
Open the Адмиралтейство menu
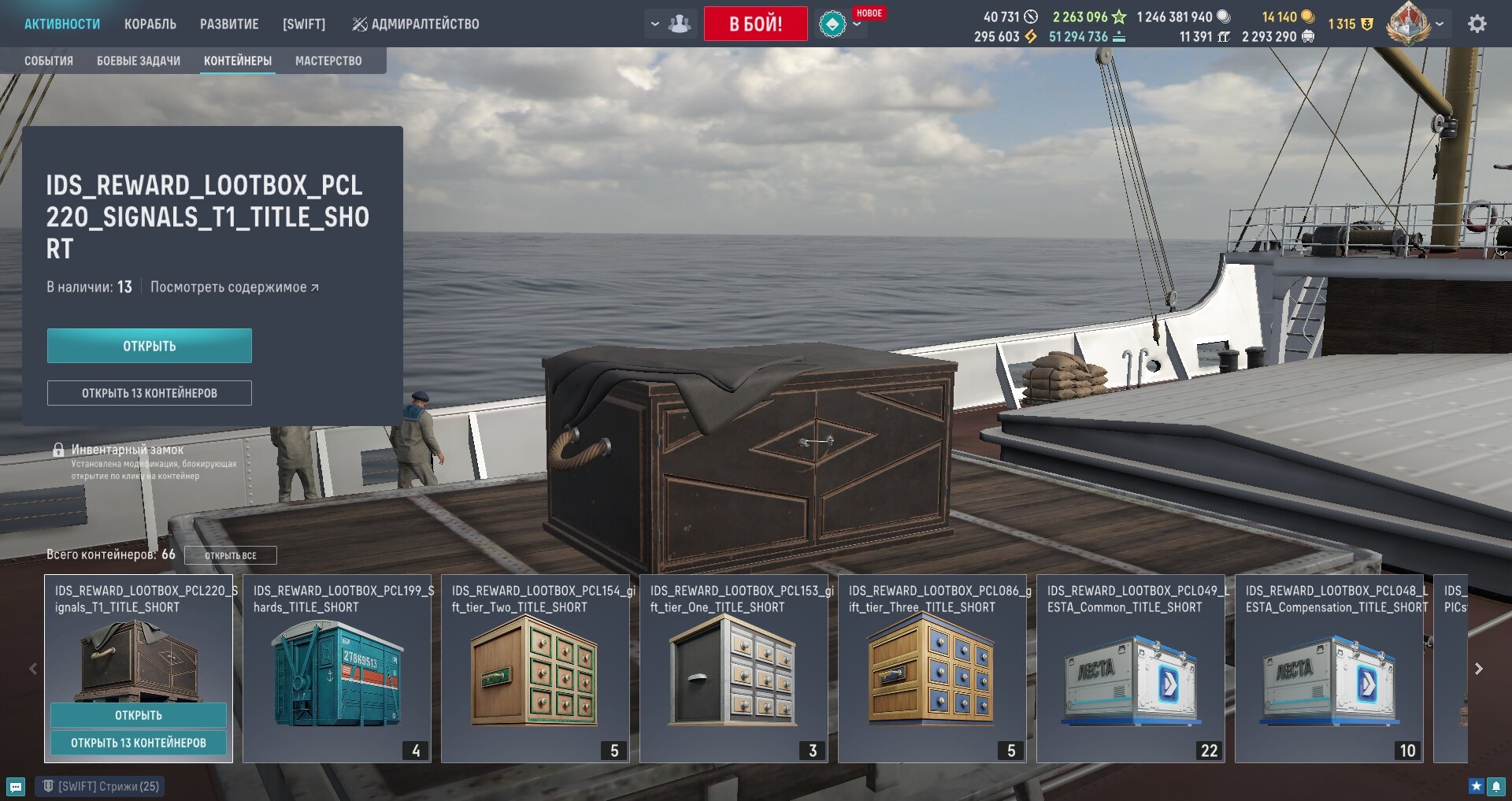pyautogui.click(x=416, y=24)
